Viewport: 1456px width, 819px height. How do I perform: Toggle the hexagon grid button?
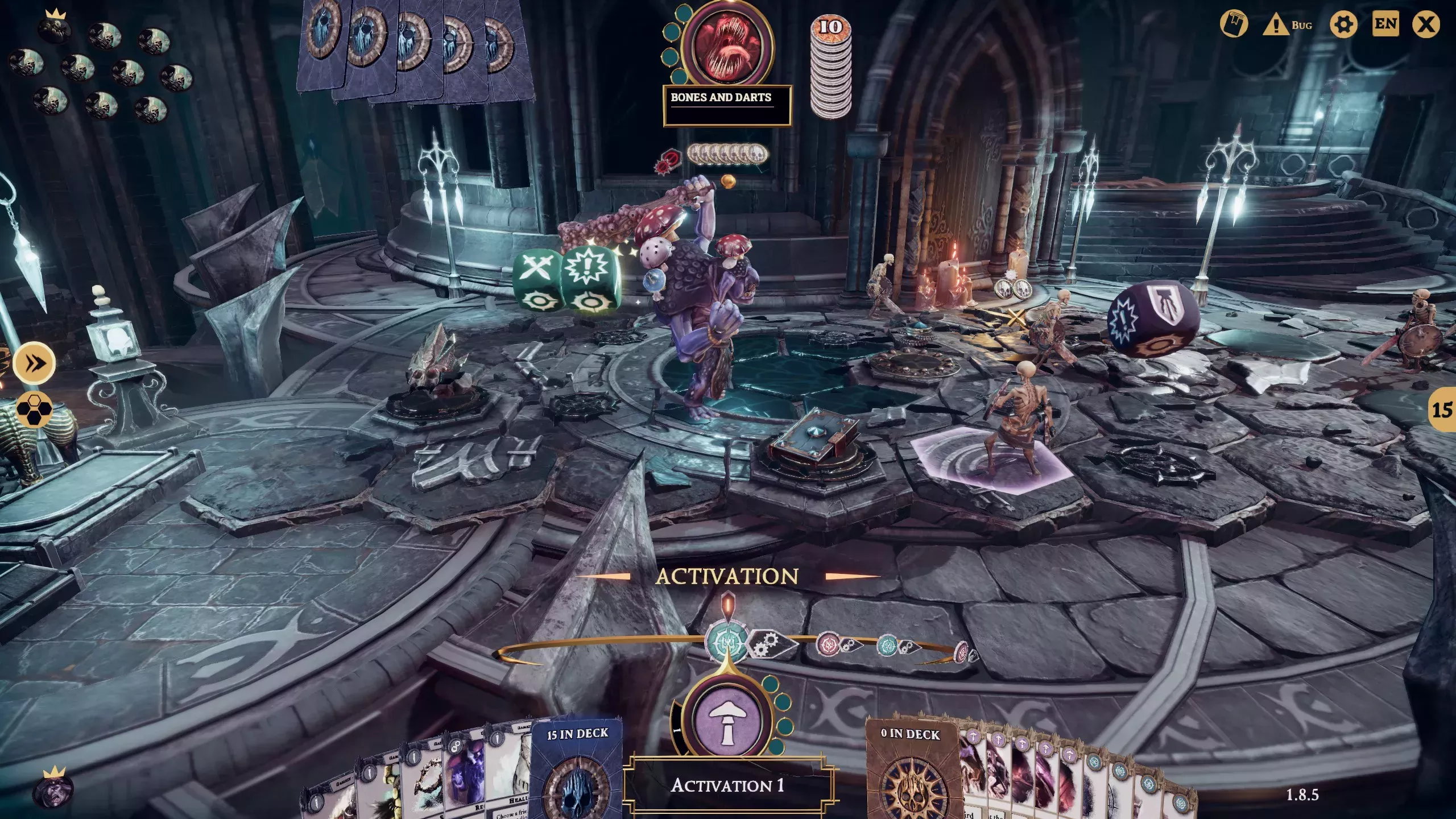click(x=34, y=409)
